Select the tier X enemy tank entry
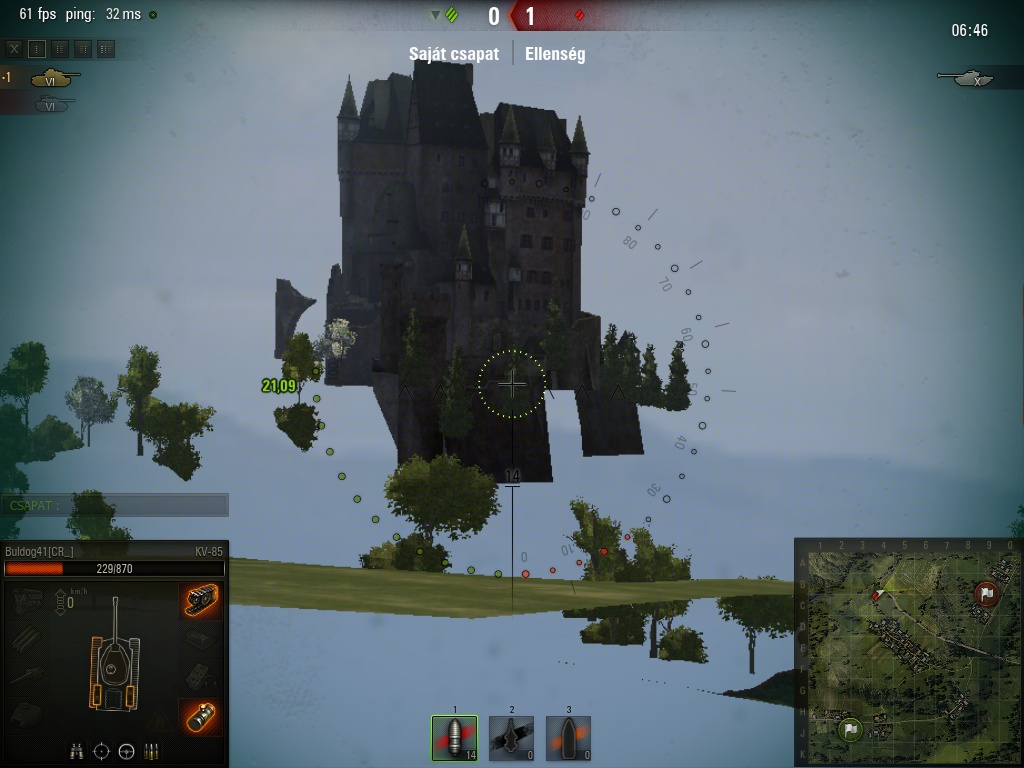 (974, 77)
